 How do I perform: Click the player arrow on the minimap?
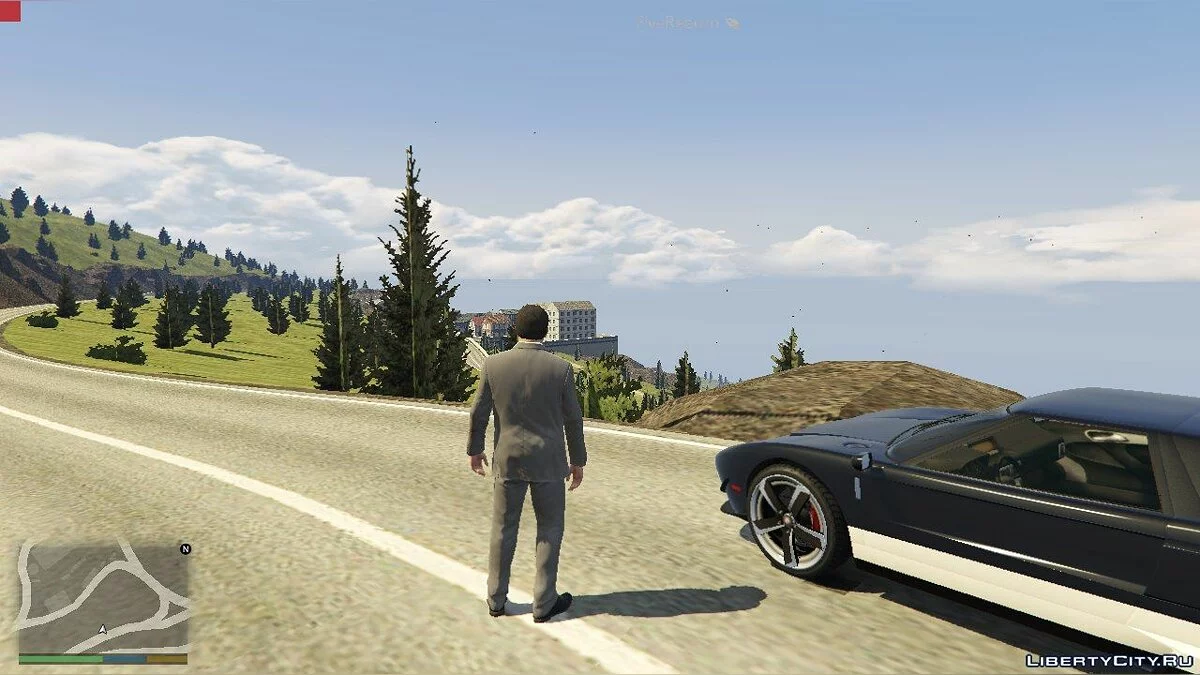(102, 630)
